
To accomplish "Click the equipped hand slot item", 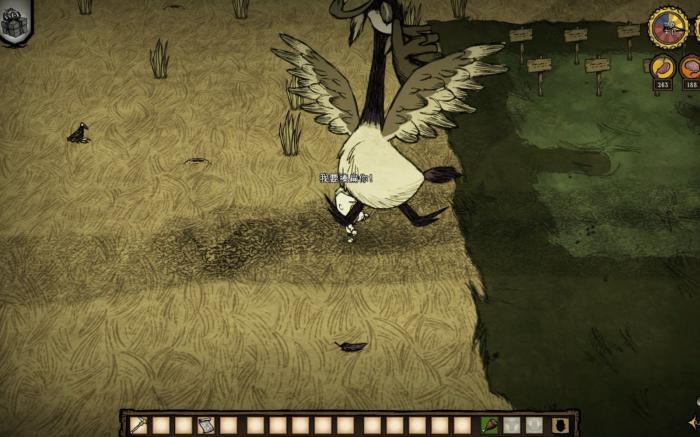I will pyautogui.click(x=490, y=425).
